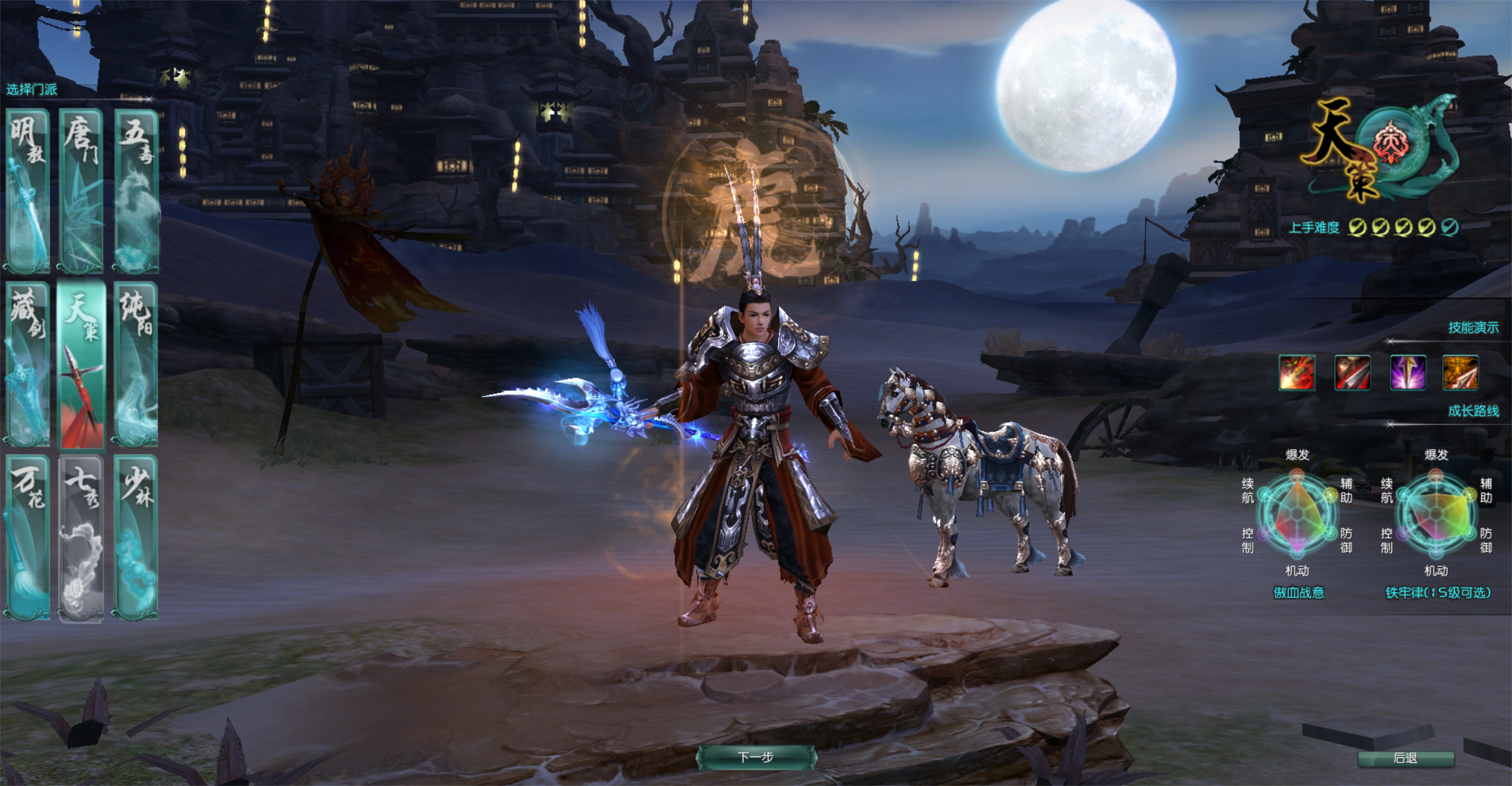Screen dimensions: 1512x786
Task: Select the 万花 sect card
Action: pos(28,537)
